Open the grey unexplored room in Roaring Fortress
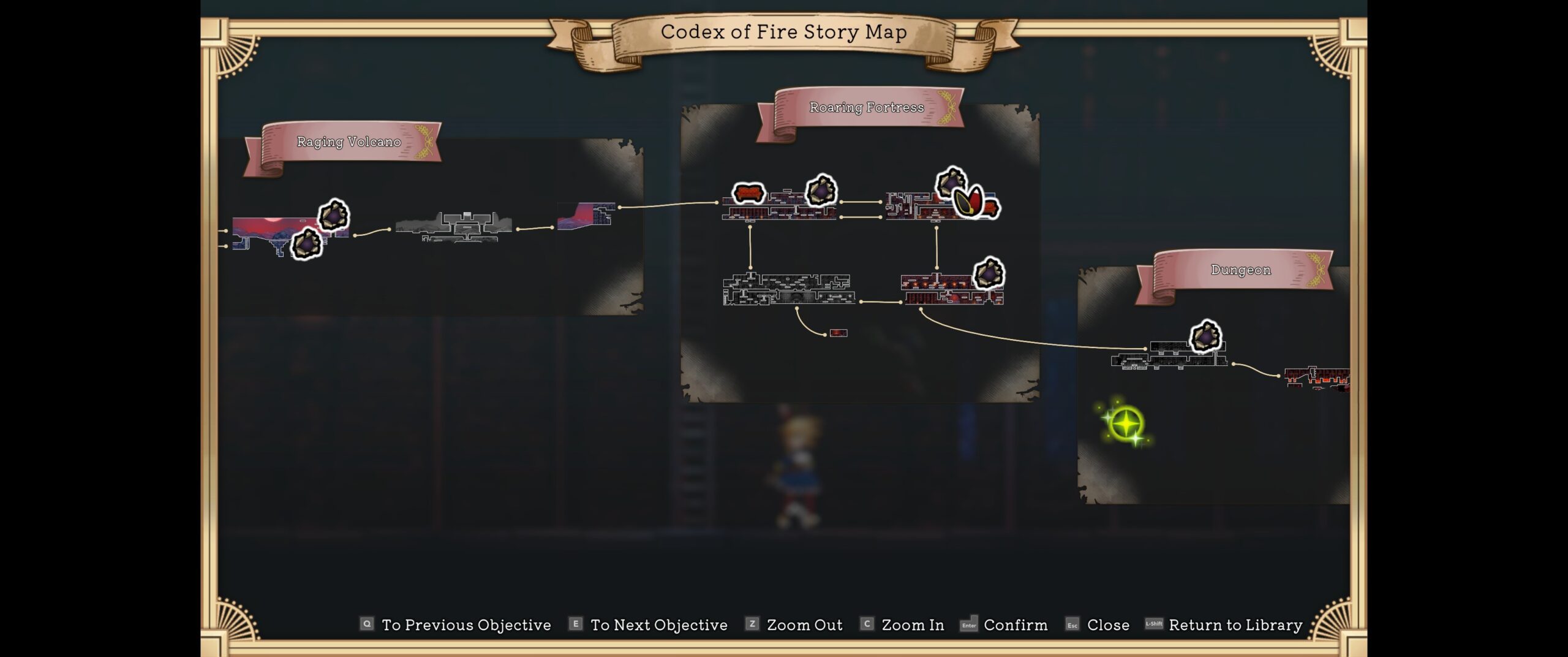 point(788,290)
